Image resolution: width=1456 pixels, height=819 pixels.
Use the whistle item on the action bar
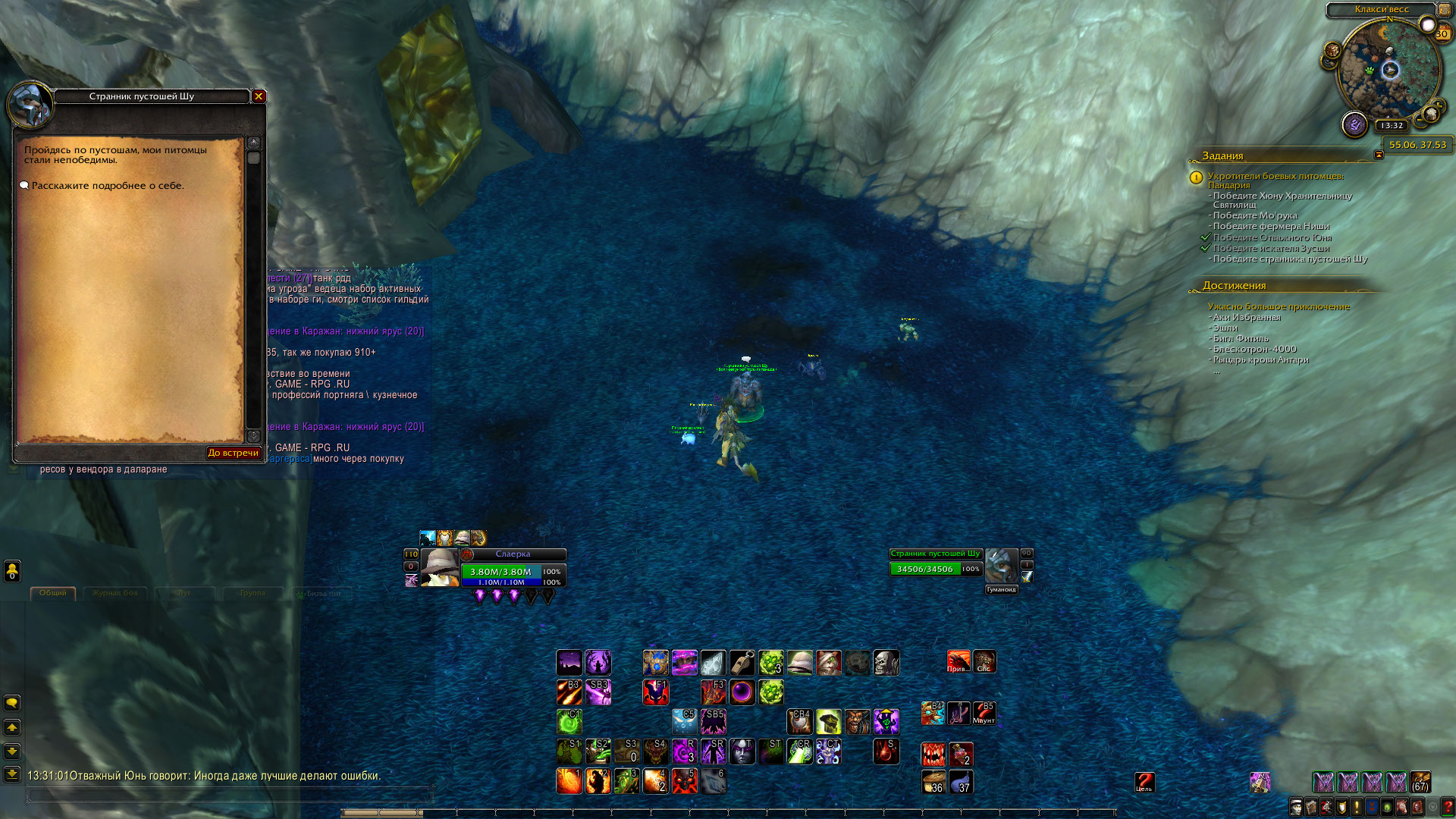(742, 662)
